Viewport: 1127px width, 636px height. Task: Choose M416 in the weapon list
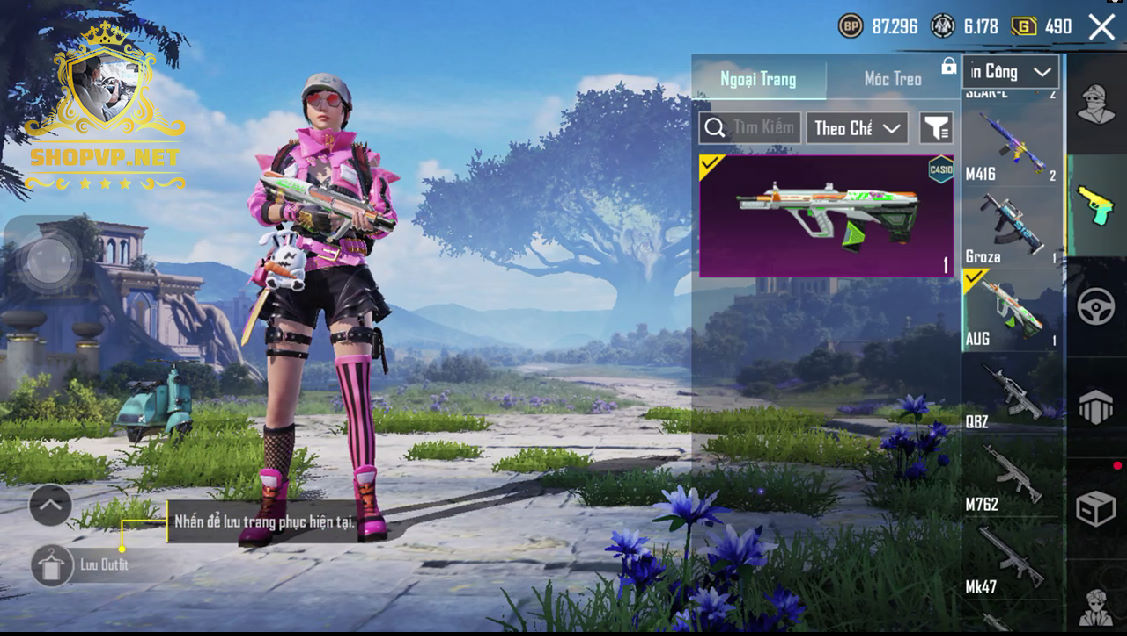[x=1011, y=146]
